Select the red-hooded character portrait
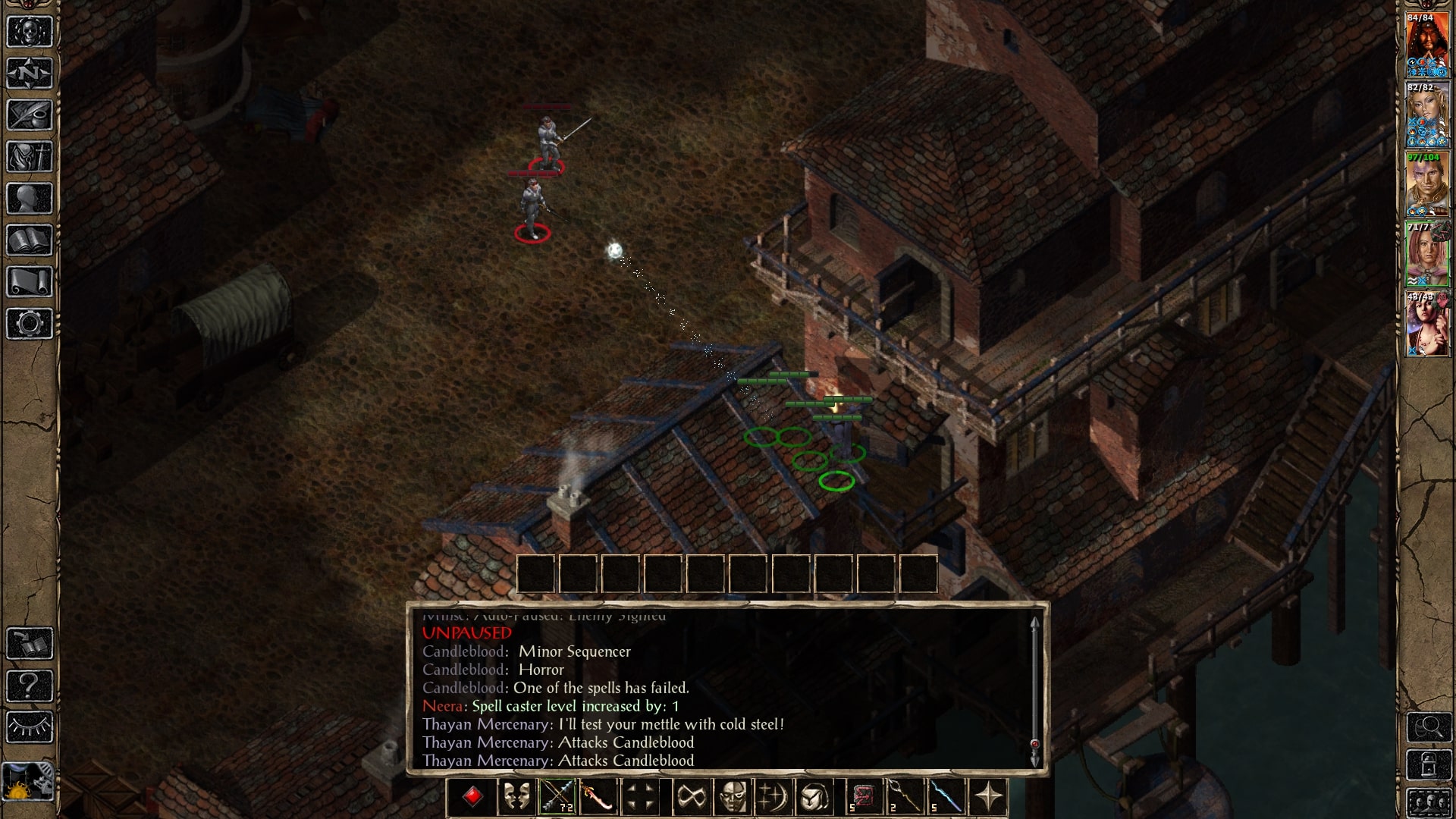The image size is (1456, 819). click(1427, 45)
